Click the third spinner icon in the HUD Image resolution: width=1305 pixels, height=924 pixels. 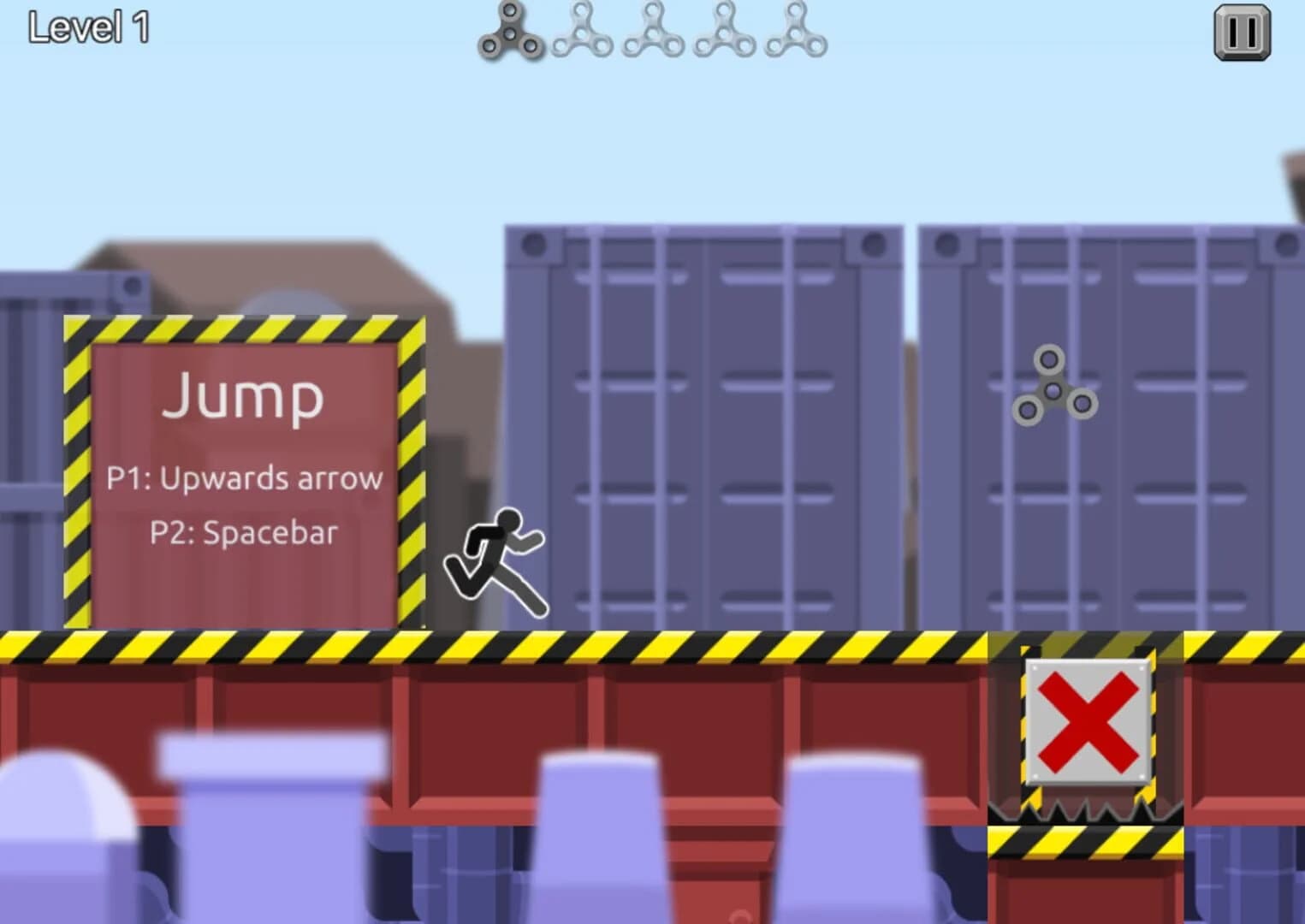[x=652, y=33]
